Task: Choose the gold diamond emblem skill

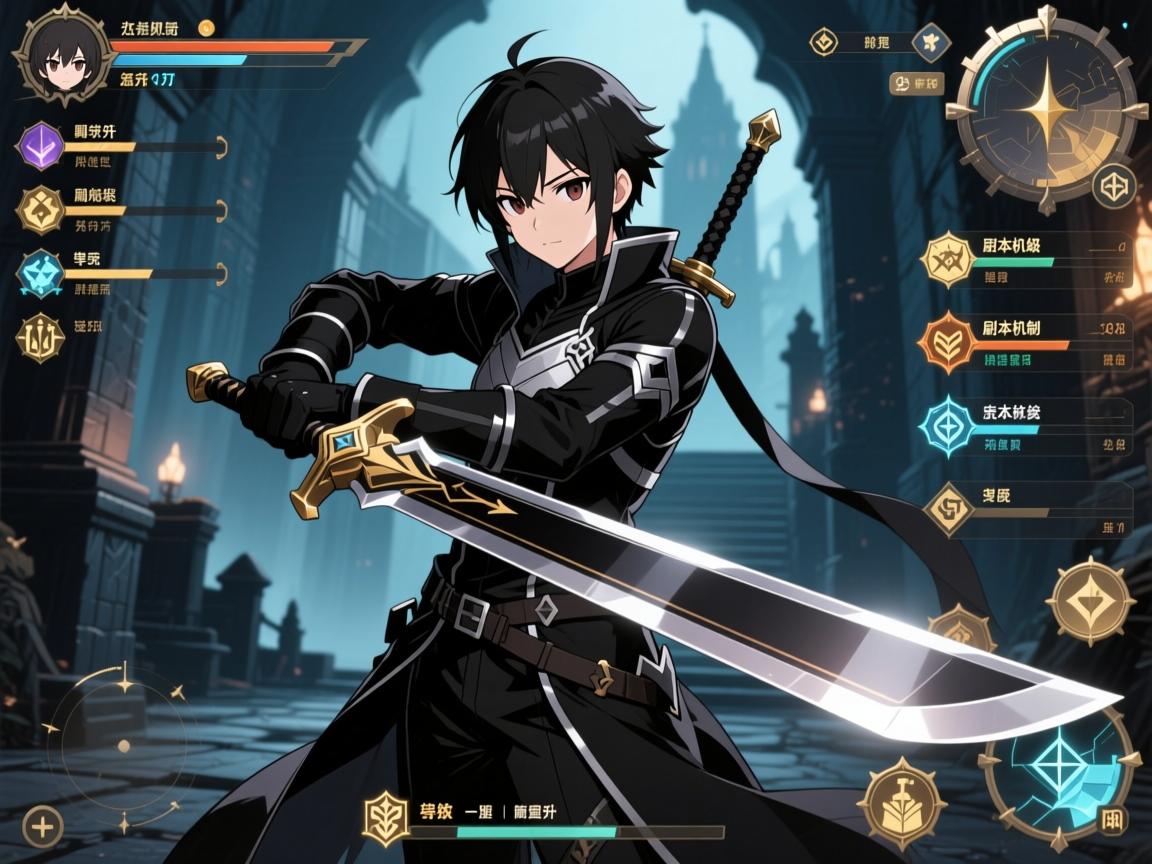Action: [42, 209]
